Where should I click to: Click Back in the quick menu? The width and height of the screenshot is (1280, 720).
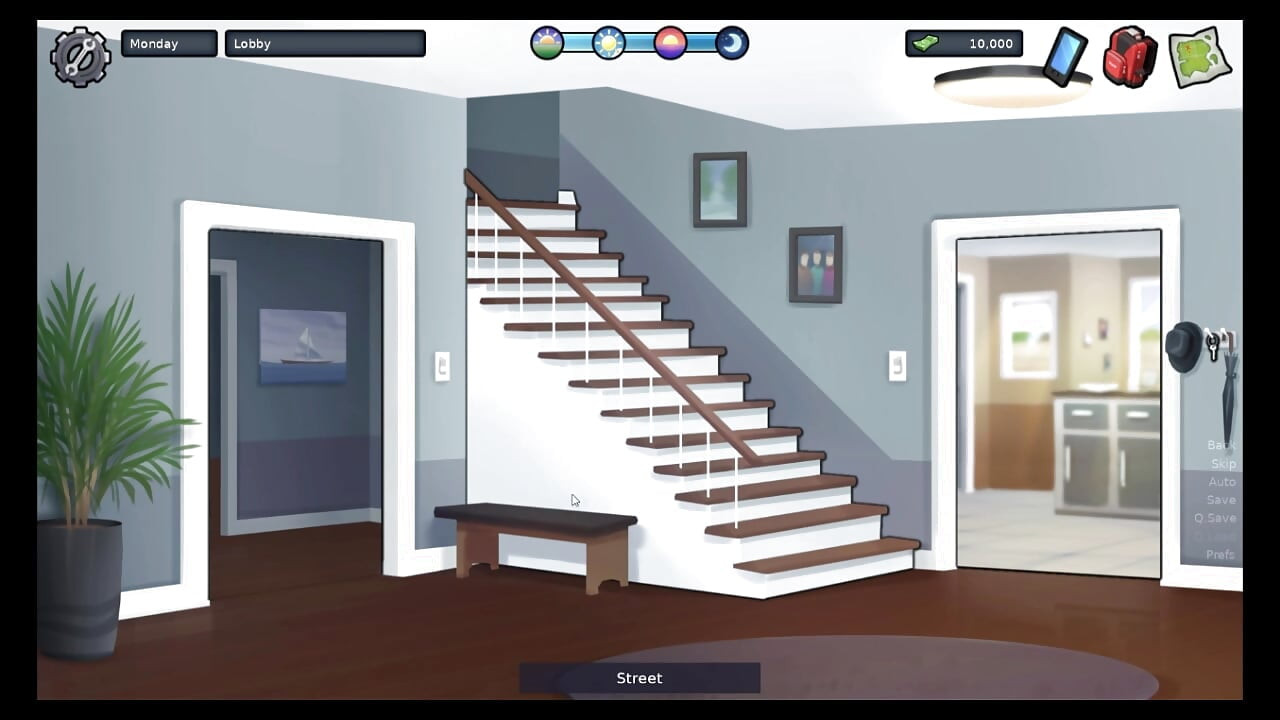tap(1220, 444)
